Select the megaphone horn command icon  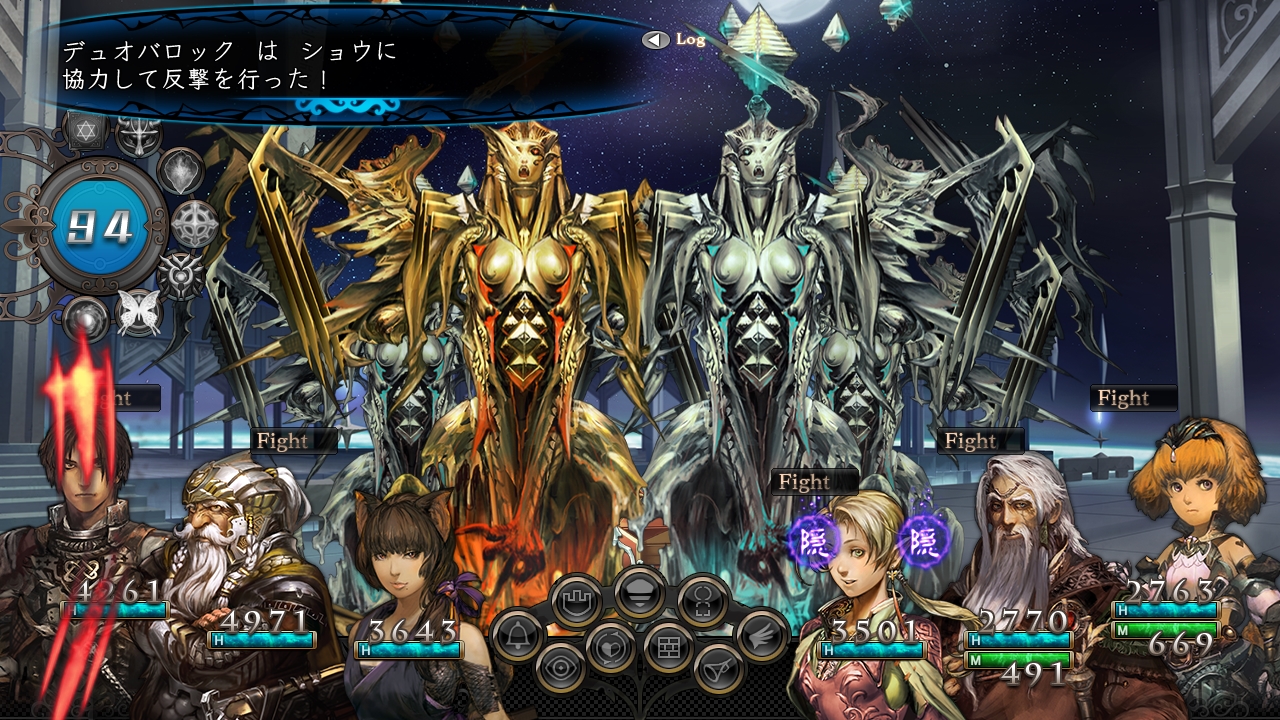(x=717, y=667)
